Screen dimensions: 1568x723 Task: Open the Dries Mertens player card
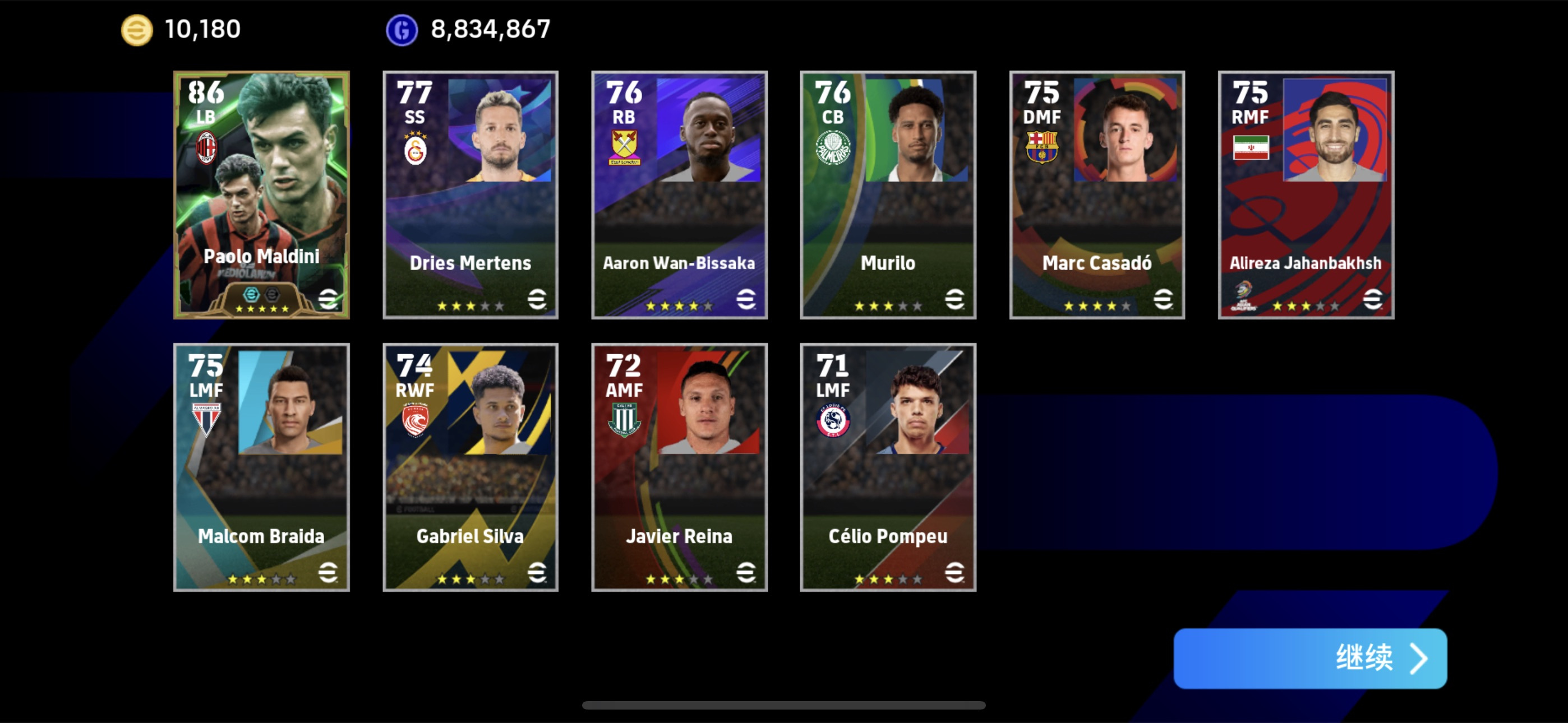(x=470, y=194)
